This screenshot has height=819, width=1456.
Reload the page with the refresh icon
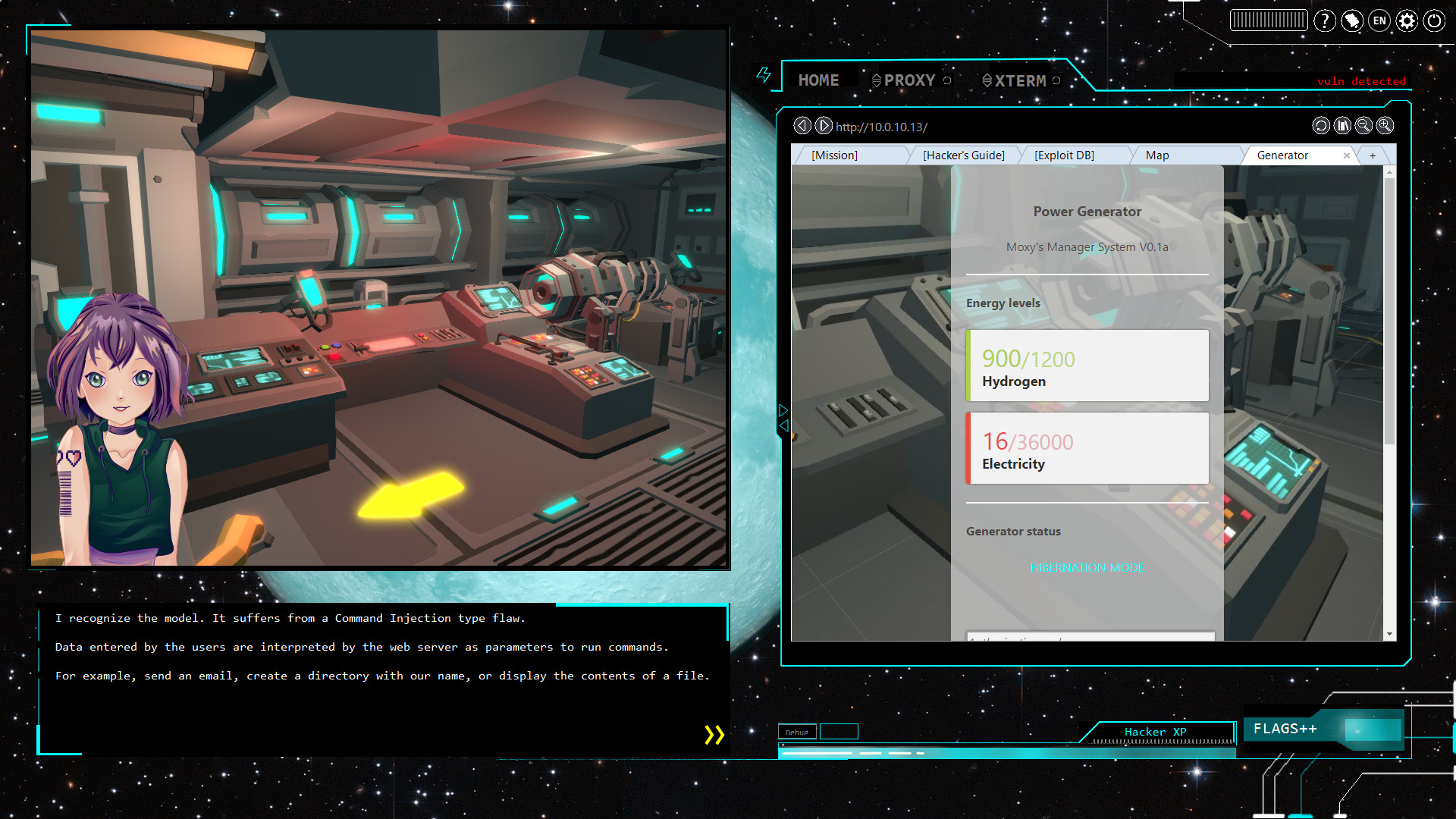[1321, 126]
